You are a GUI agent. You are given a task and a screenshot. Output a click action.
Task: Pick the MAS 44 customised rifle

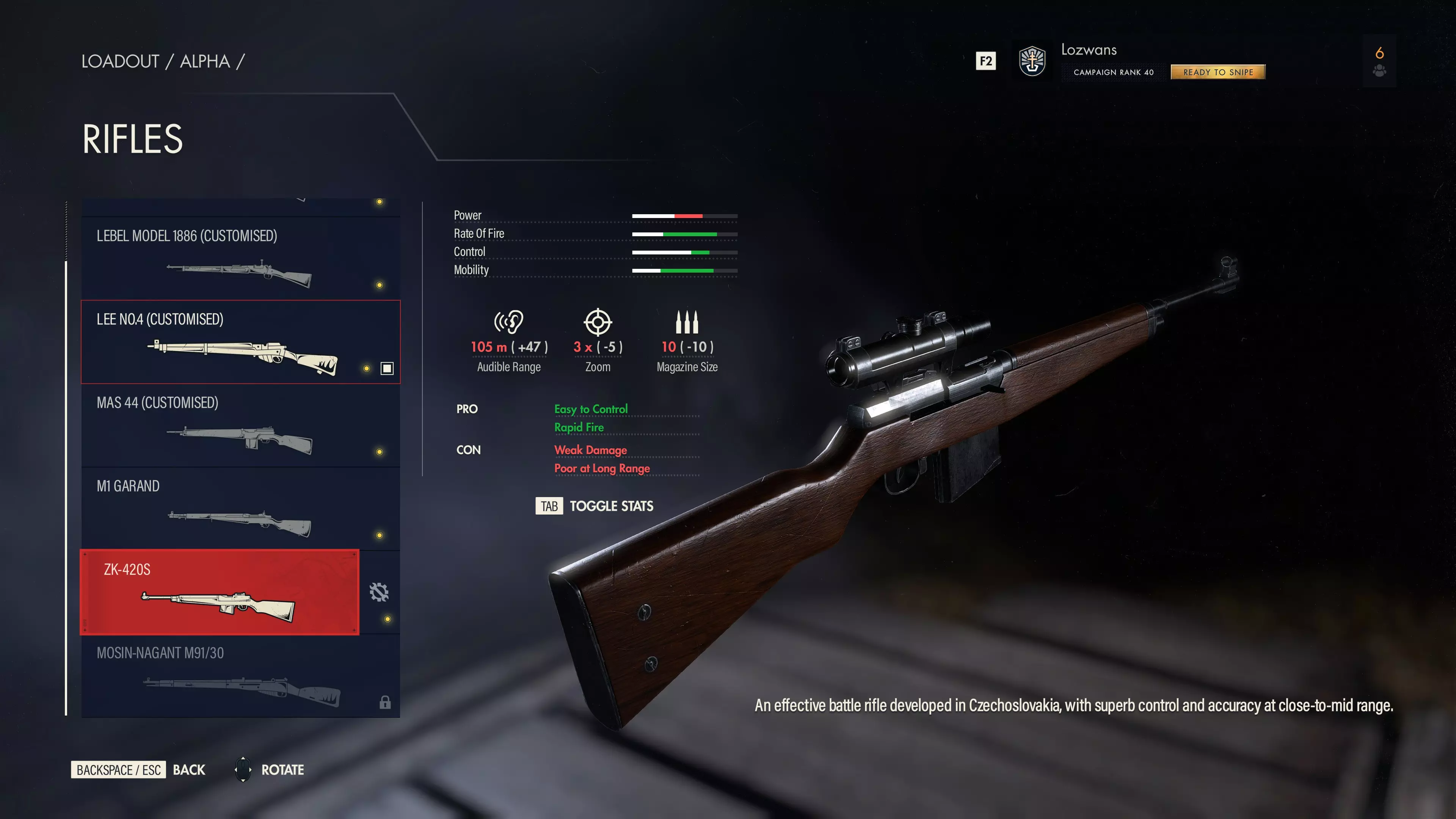[240, 425]
